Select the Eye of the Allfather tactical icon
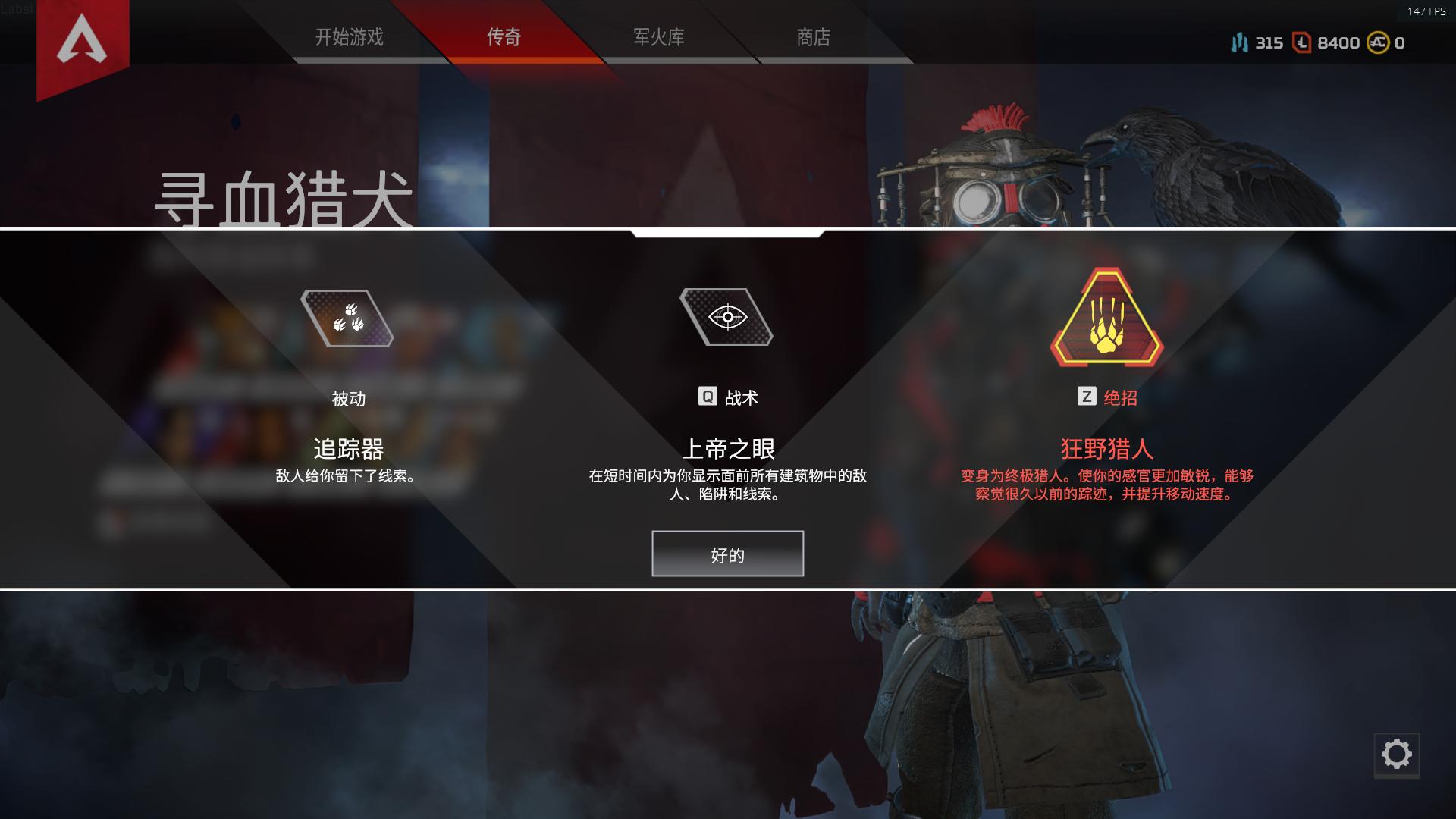This screenshot has height=819, width=1456. tap(727, 317)
